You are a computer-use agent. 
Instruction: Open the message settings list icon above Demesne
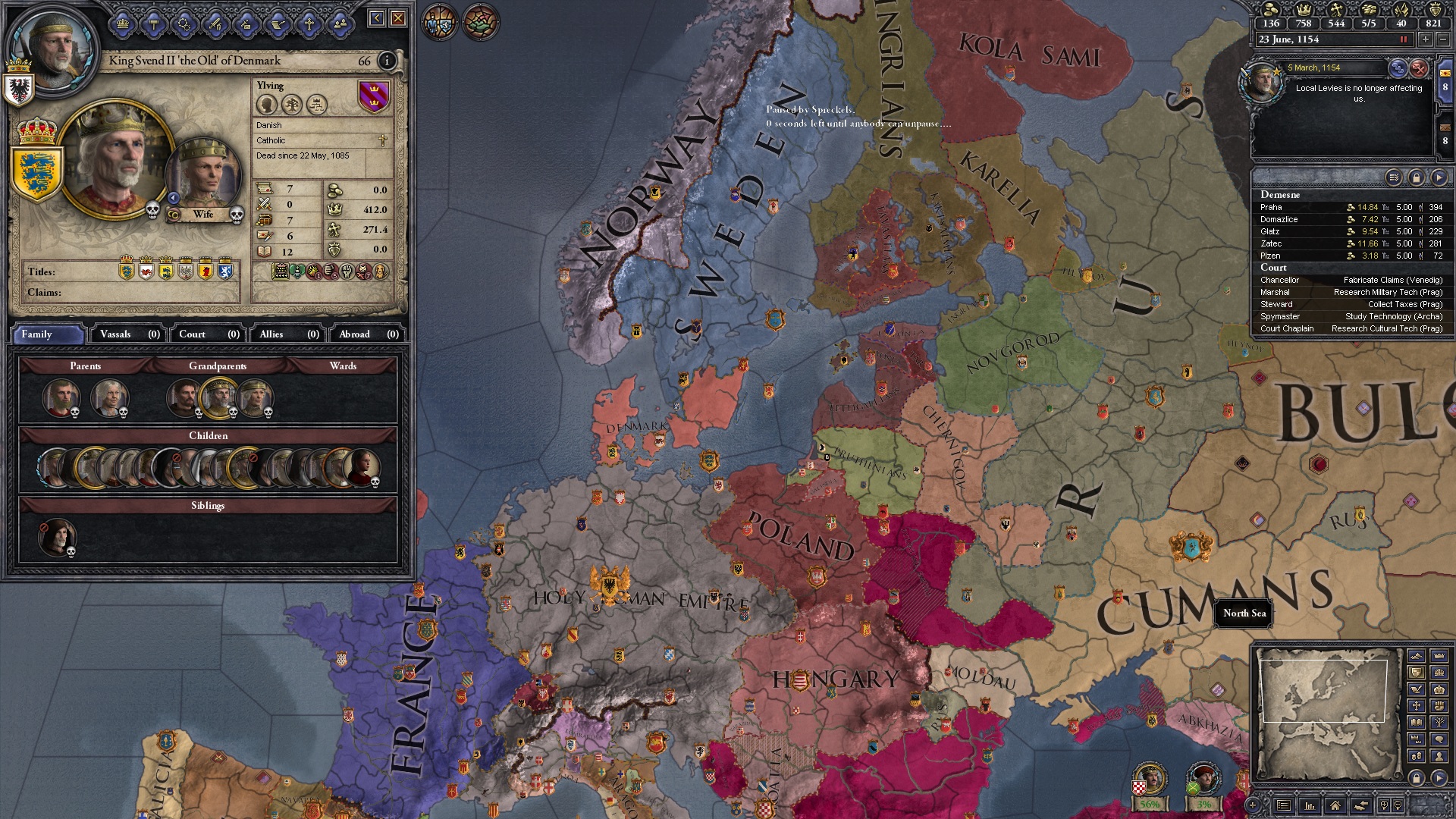pyautogui.click(x=1393, y=177)
